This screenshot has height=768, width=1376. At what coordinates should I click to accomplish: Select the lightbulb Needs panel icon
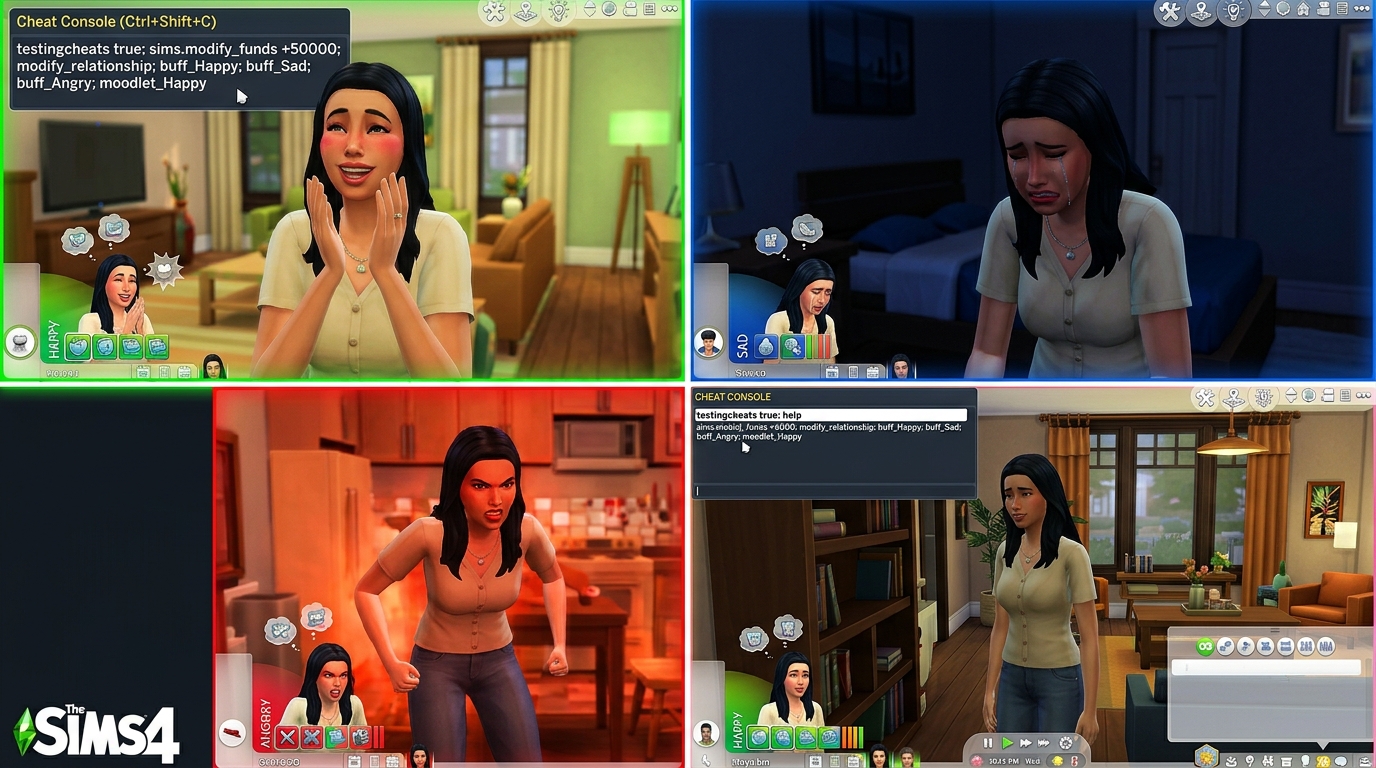coord(1306,761)
